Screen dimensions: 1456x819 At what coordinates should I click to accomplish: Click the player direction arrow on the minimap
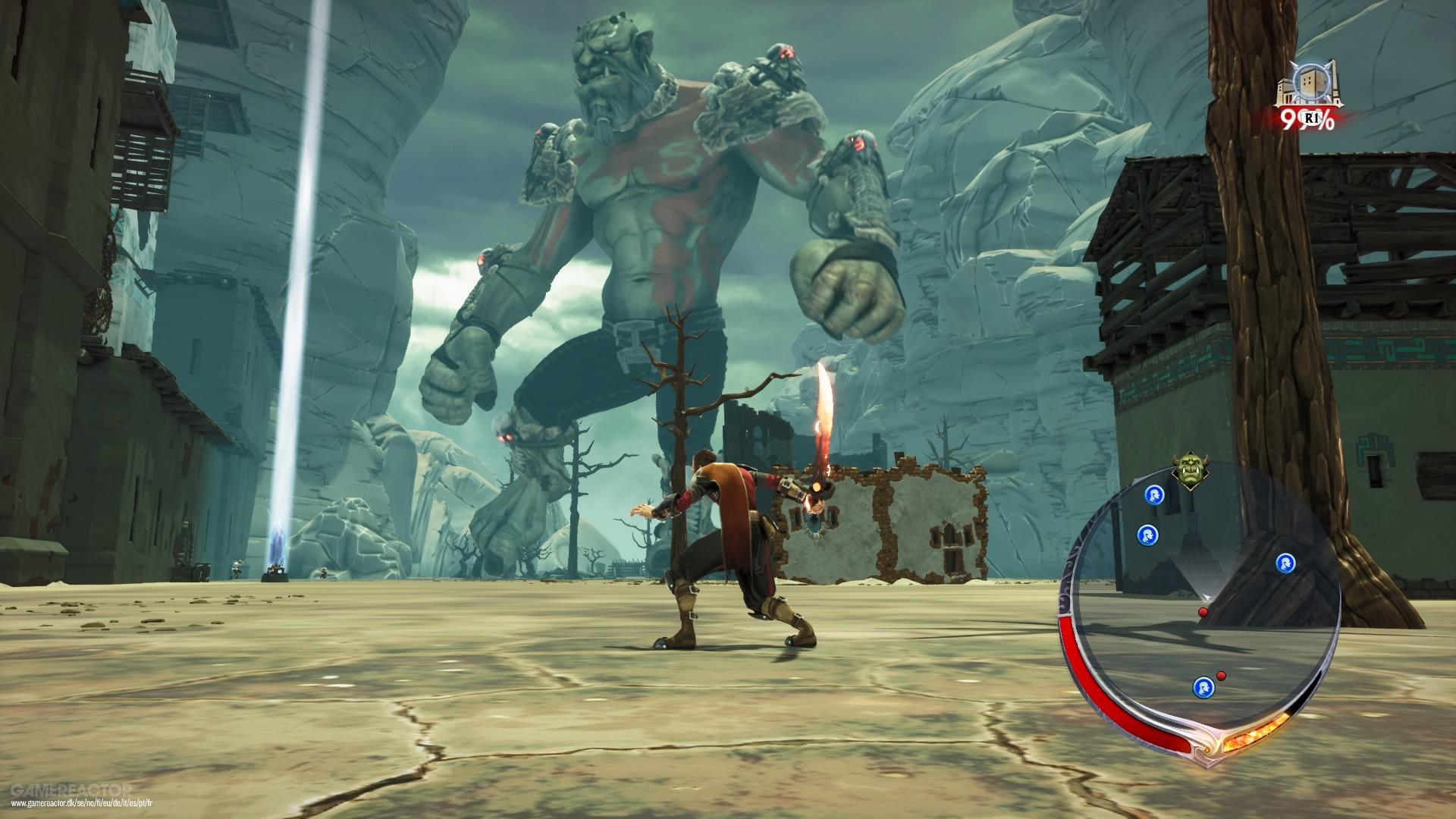click(x=1207, y=595)
